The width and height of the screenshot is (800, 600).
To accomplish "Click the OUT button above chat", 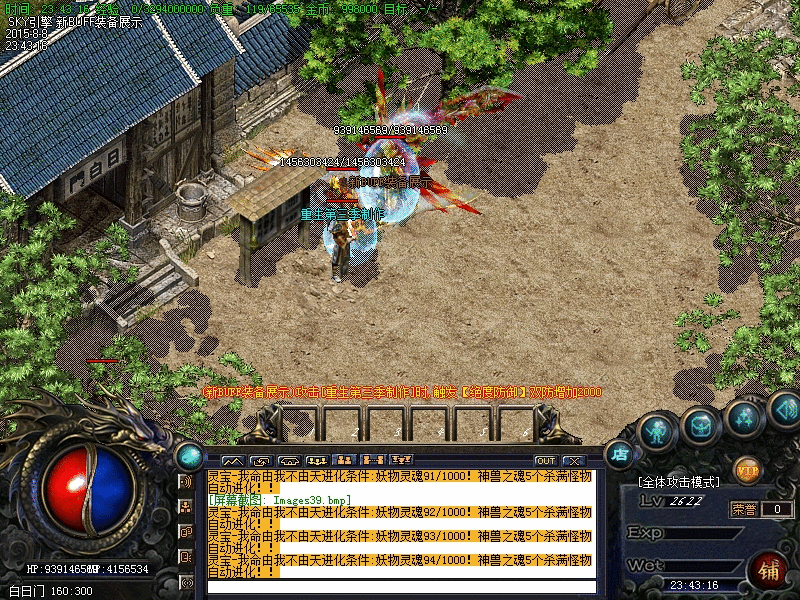I will (x=545, y=460).
